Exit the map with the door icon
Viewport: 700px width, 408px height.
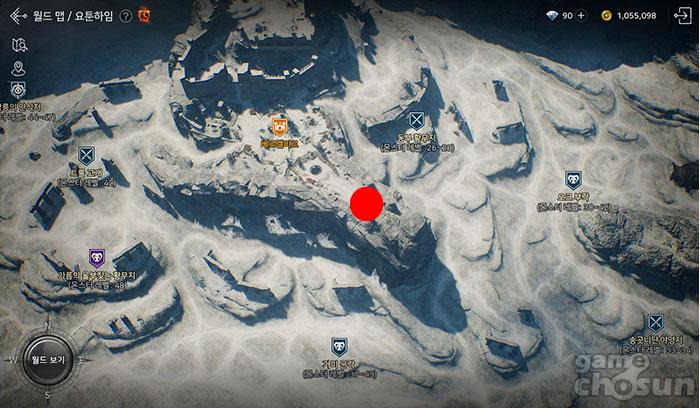coord(679,16)
